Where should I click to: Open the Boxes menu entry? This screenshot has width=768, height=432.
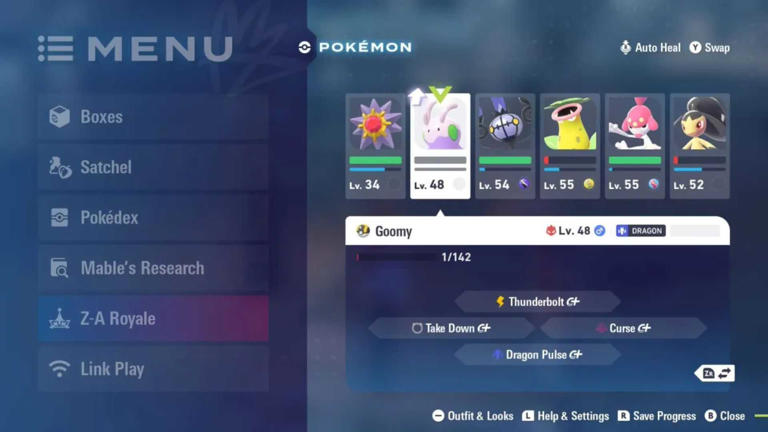coord(152,117)
